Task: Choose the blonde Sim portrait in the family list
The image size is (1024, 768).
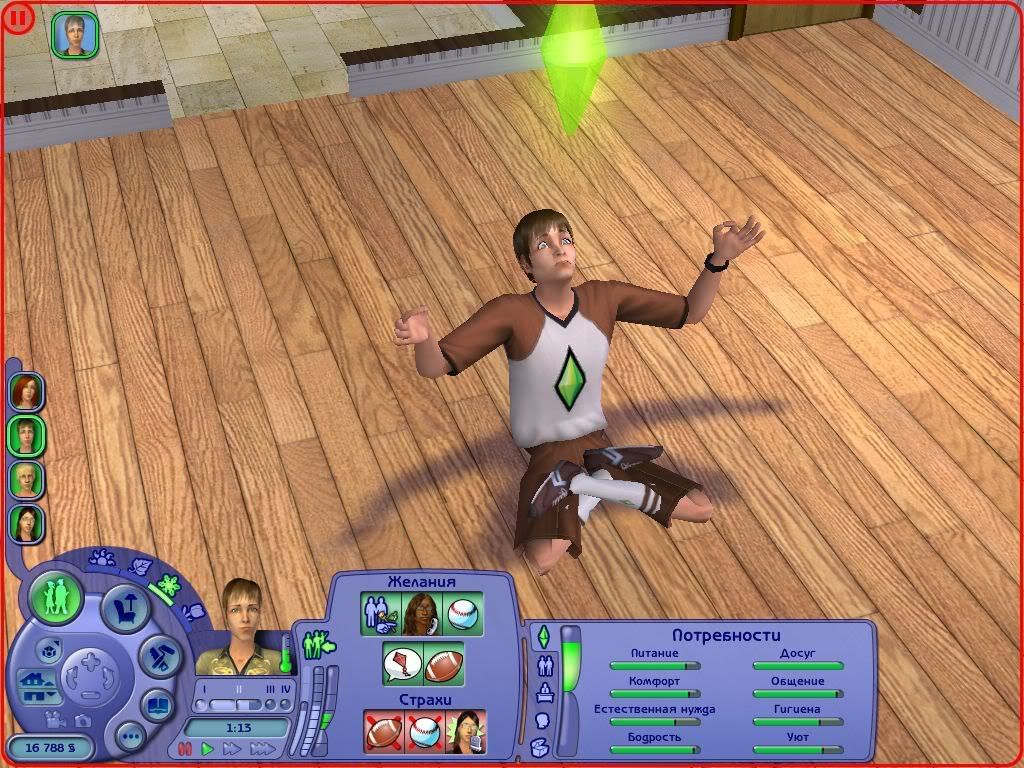Action: [x=25, y=479]
